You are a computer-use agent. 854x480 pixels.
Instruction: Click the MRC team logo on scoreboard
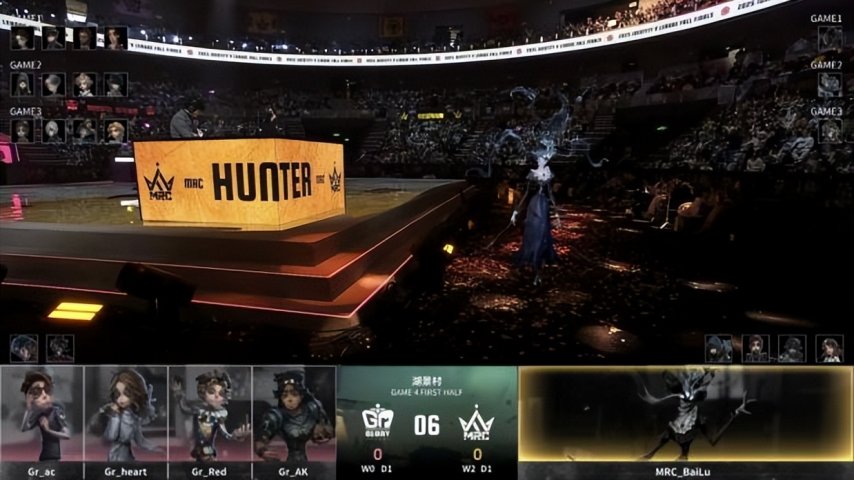(476, 423)
